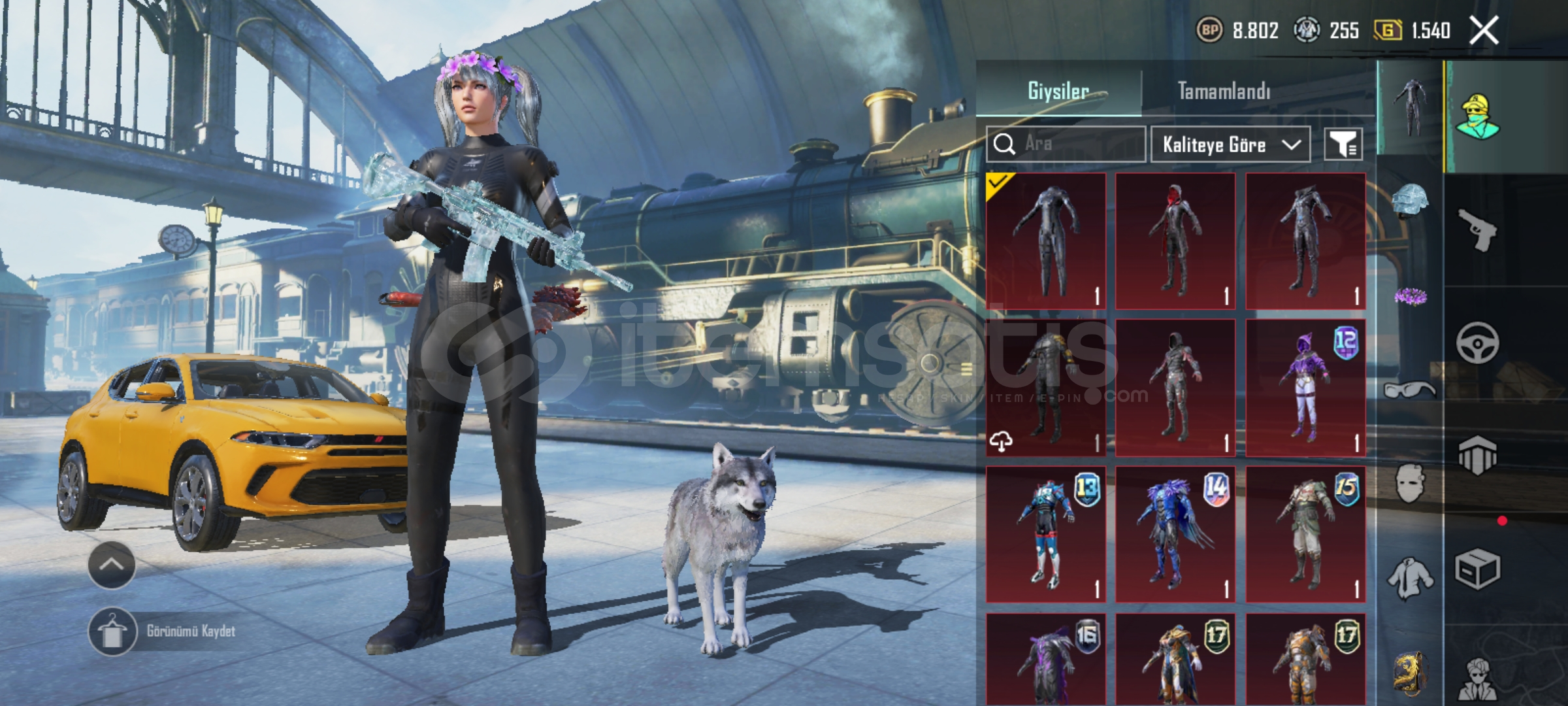Expand the round up-arrow button
1568x706 pixels.
click(112, 565)
